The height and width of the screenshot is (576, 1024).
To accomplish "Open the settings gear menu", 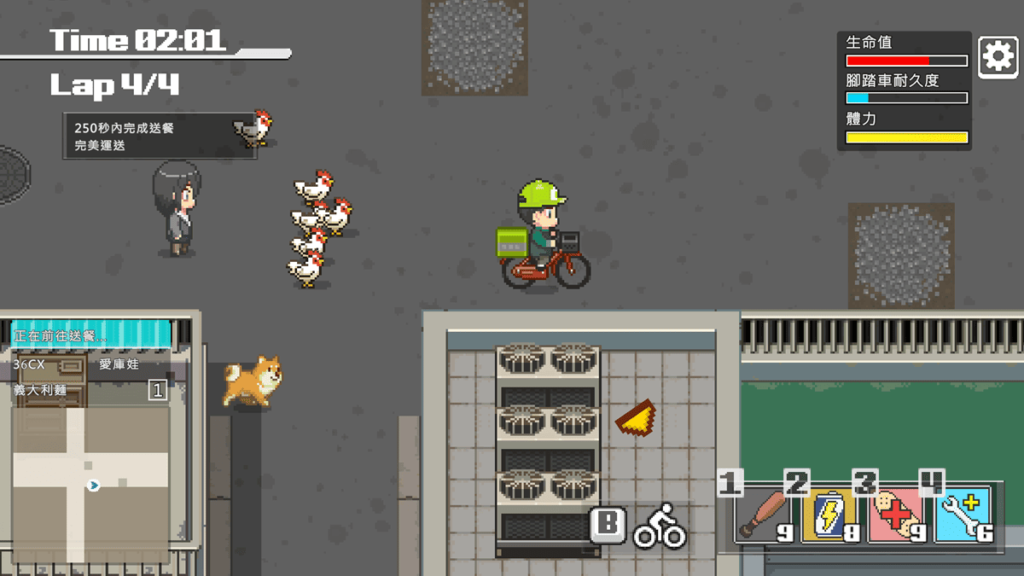I will 997,57.
